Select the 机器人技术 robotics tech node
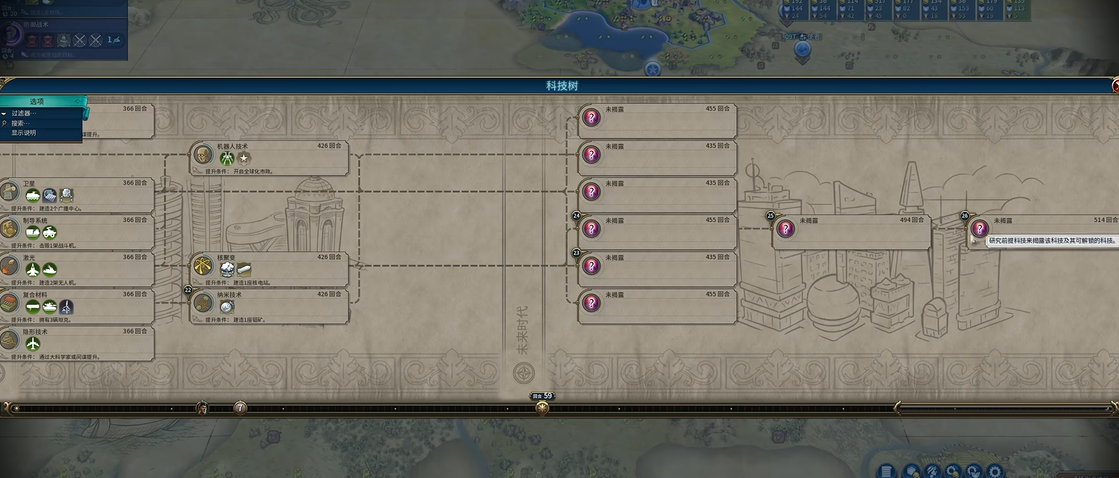This screenshot has height=478, width=1119. click(x=270, y=158)
